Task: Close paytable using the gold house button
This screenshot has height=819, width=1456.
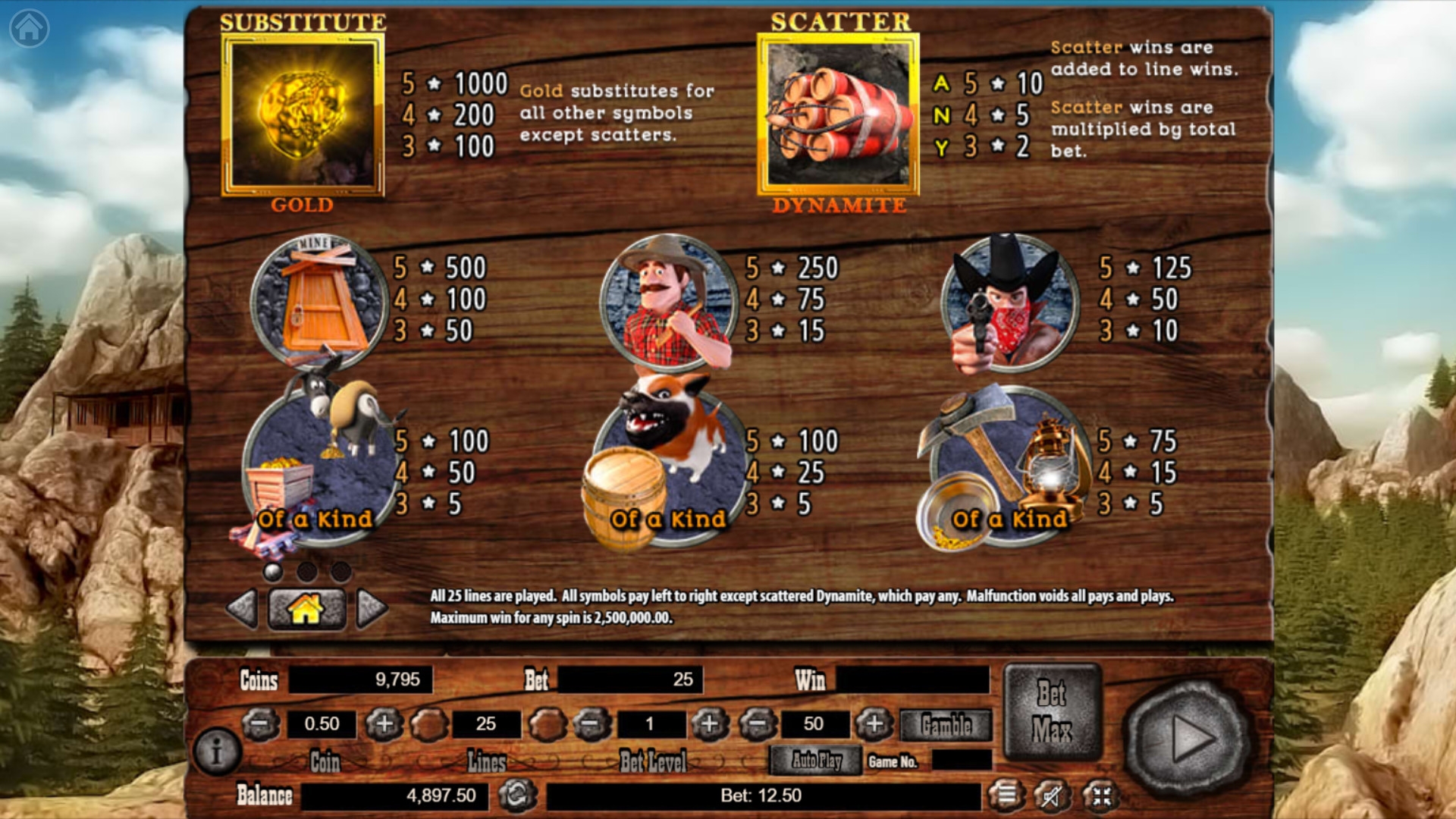Action: 306,608
